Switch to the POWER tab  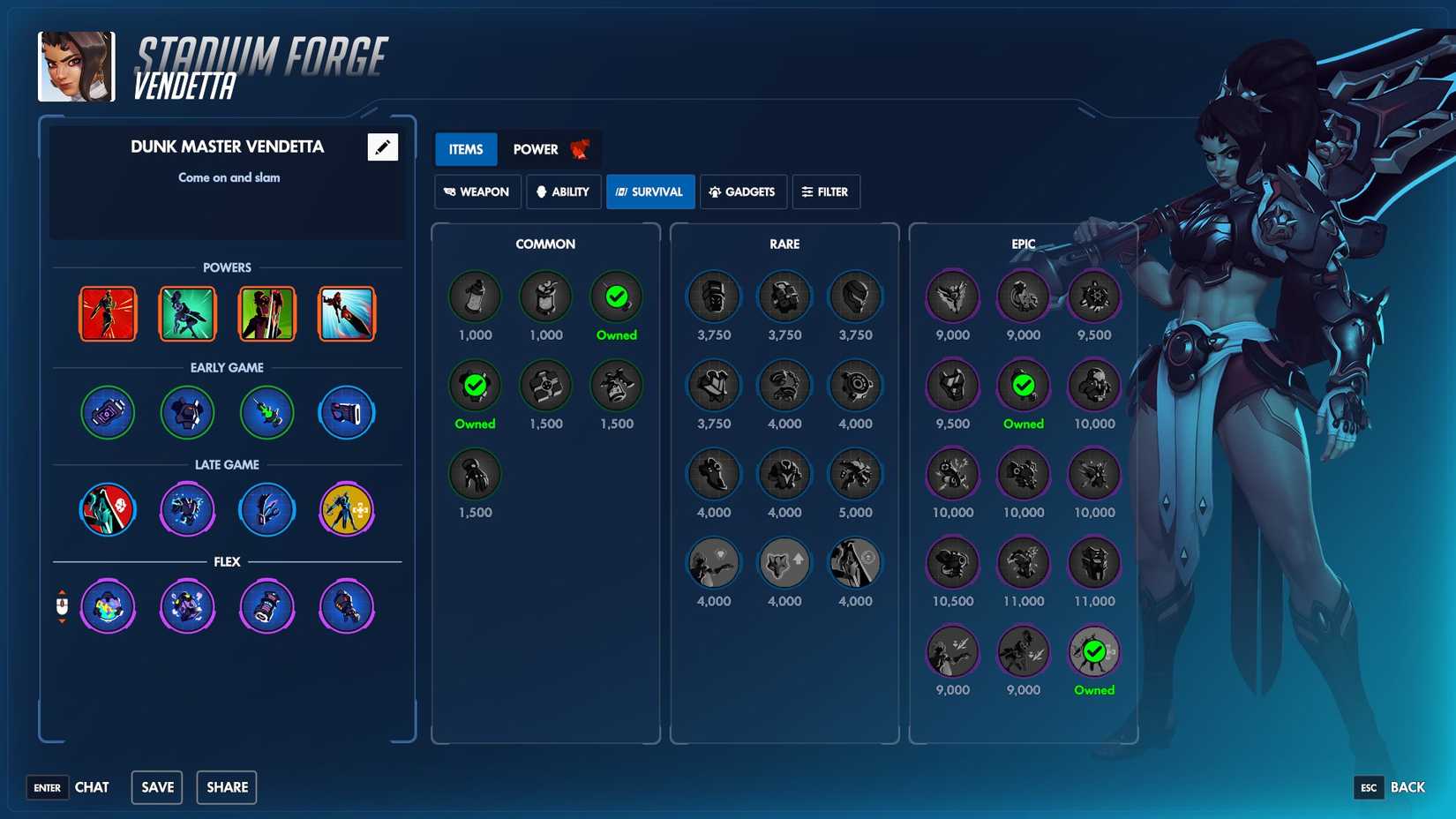(x=536, y=149)
